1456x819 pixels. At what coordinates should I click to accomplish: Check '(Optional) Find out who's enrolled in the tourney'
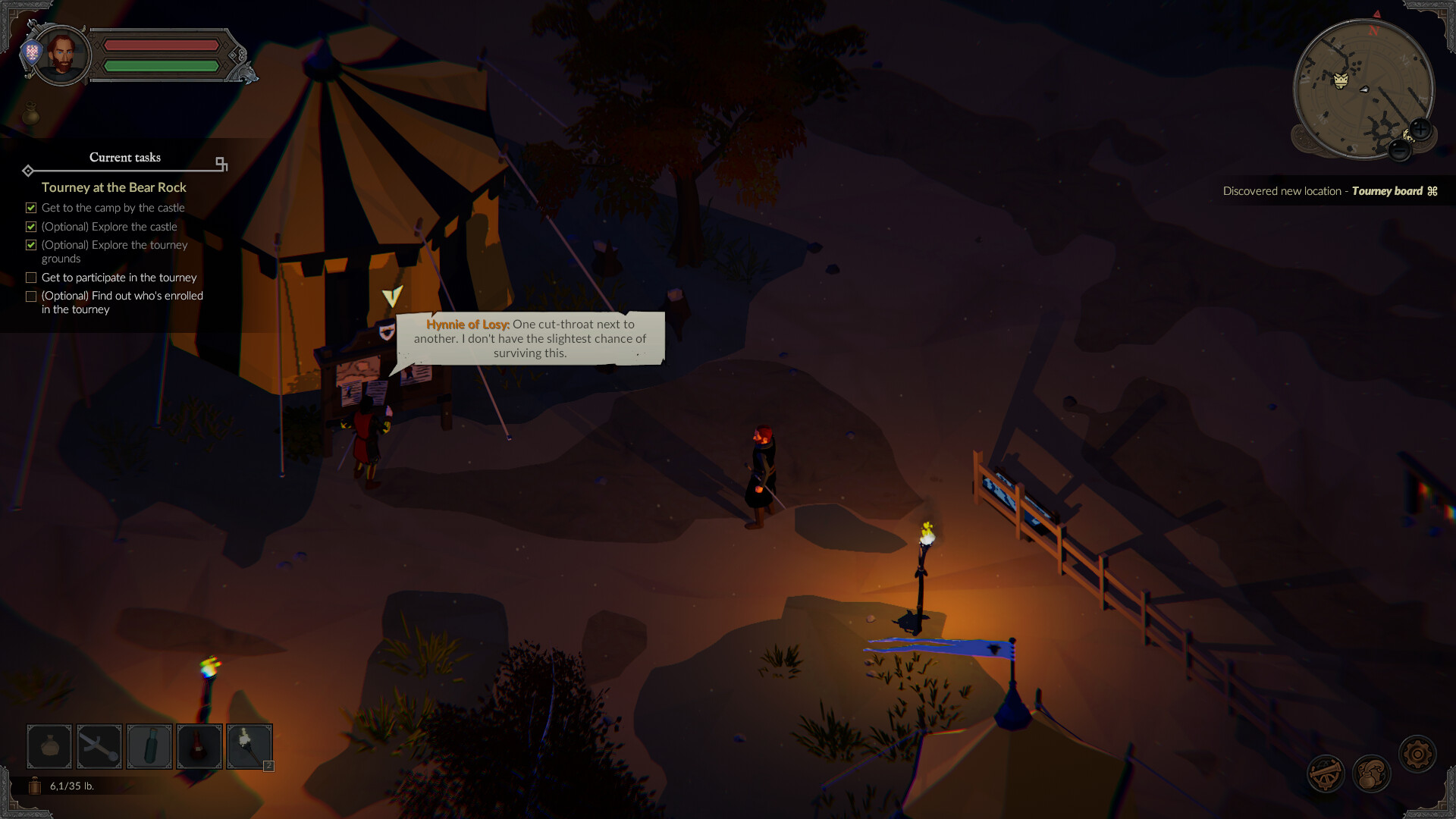click(31, 296)
